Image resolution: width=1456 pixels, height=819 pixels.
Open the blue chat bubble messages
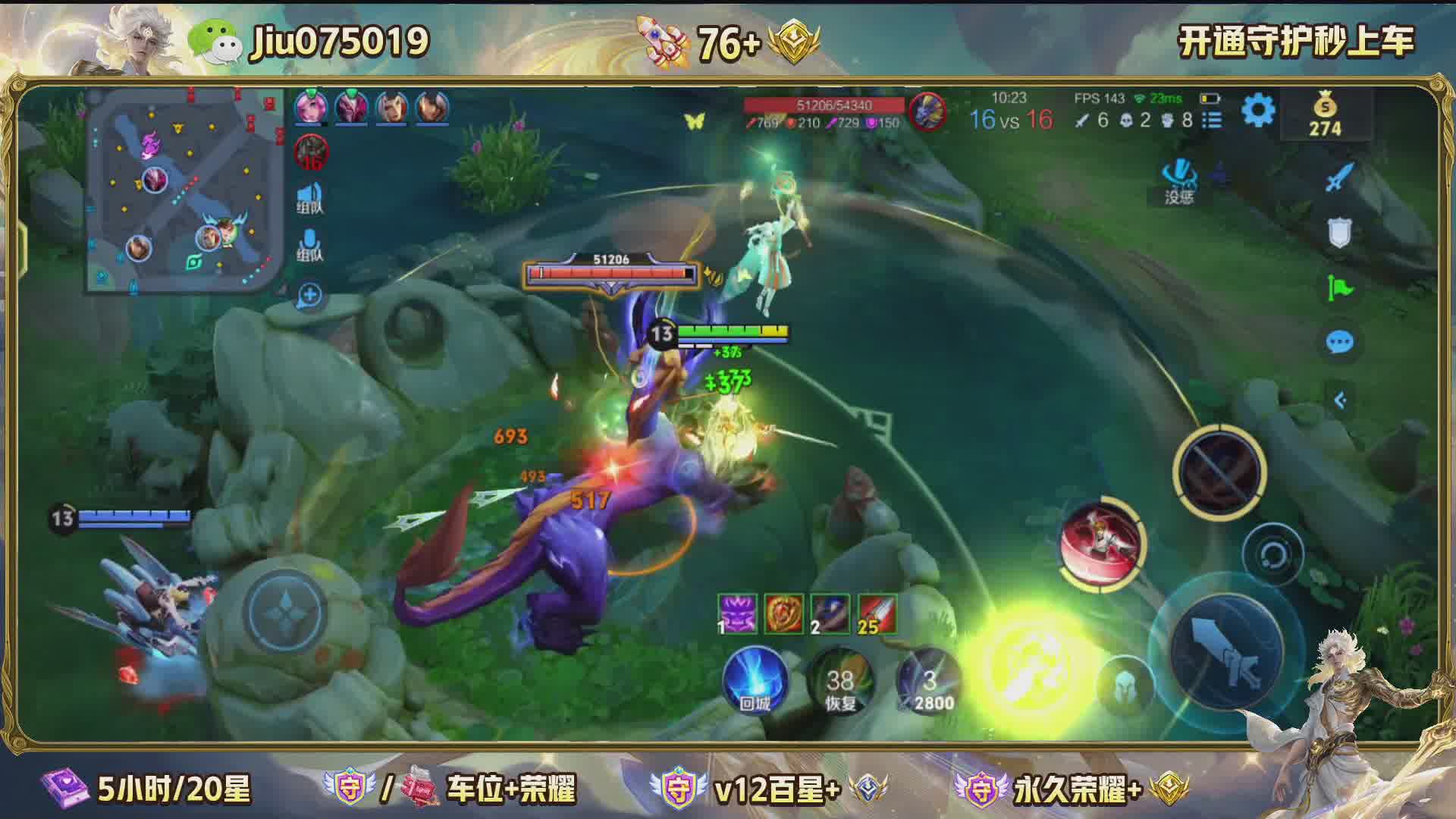point(1339,343)
